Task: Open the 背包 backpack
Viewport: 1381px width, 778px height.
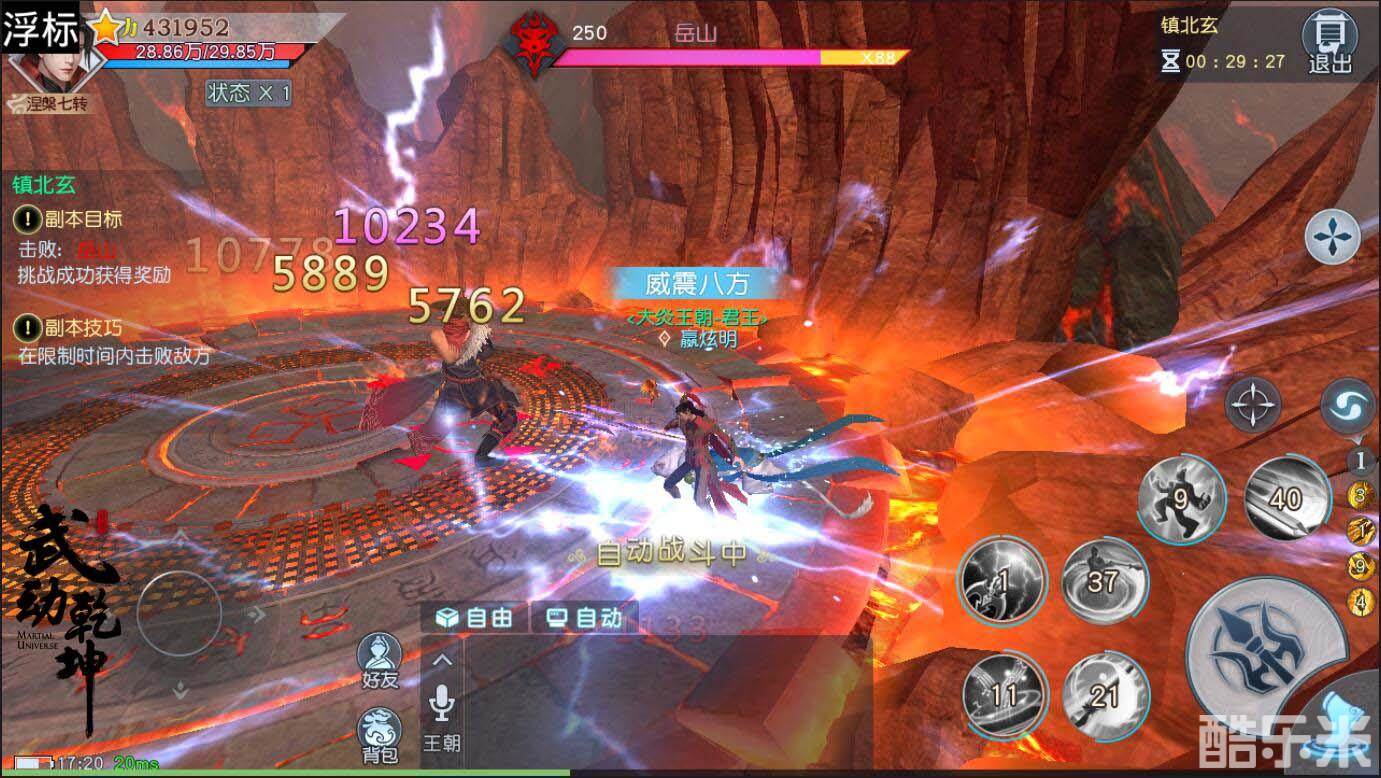Action: pyautogui.click(x=380, y=736)
